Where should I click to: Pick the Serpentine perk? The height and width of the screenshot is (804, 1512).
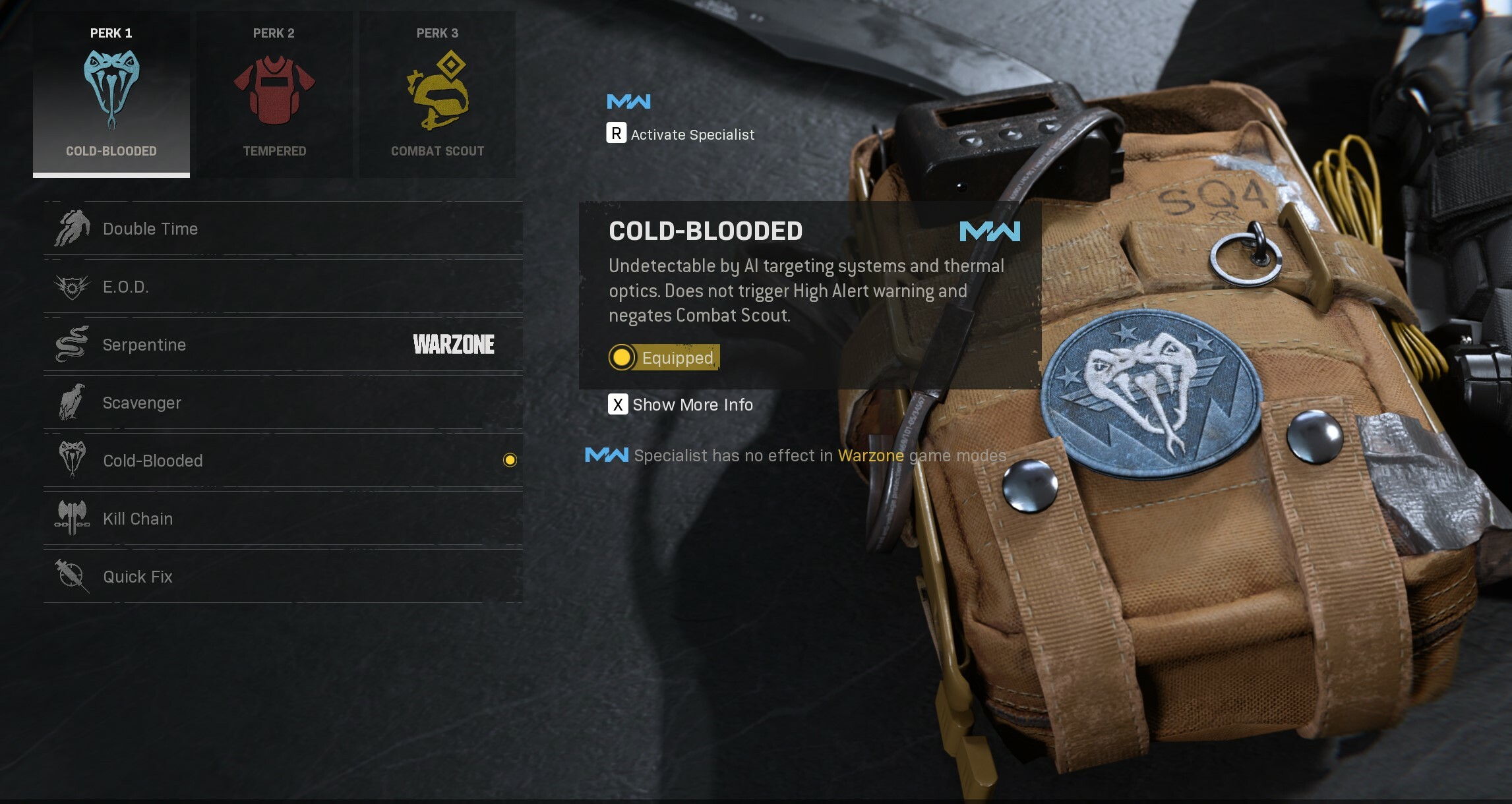(x=283, y=345)
